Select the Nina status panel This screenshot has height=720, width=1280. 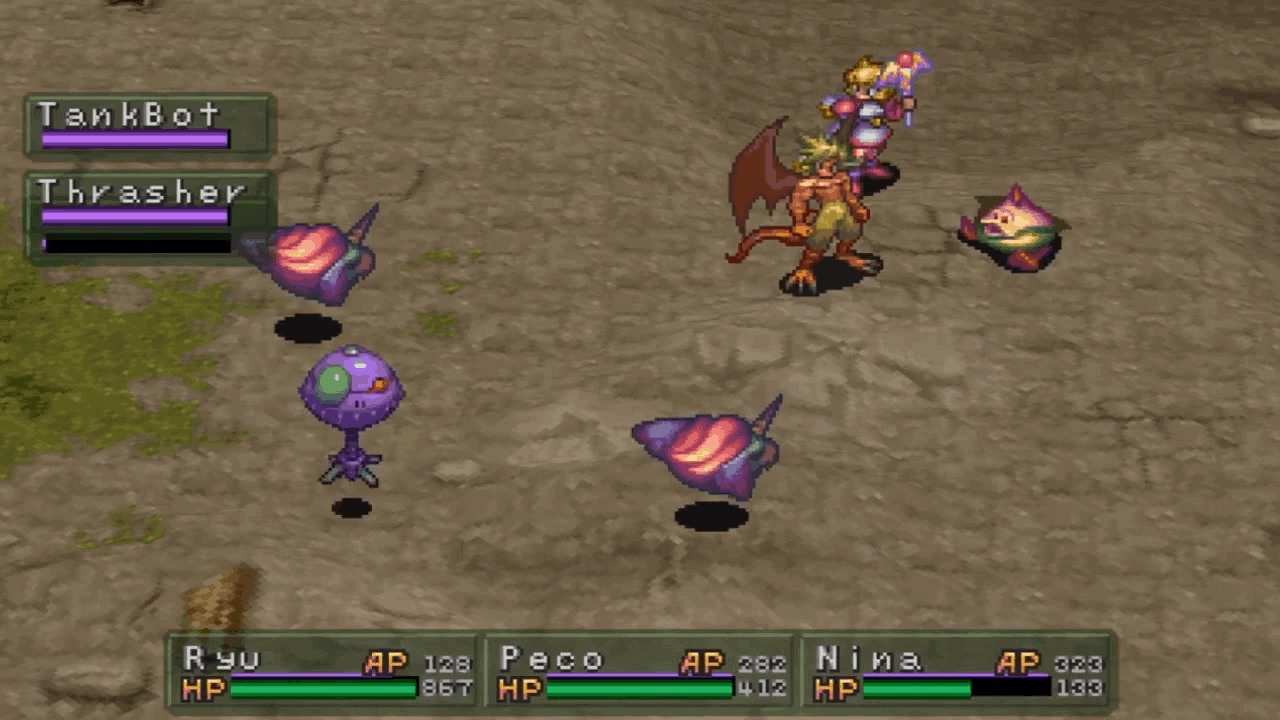point(960,672)
